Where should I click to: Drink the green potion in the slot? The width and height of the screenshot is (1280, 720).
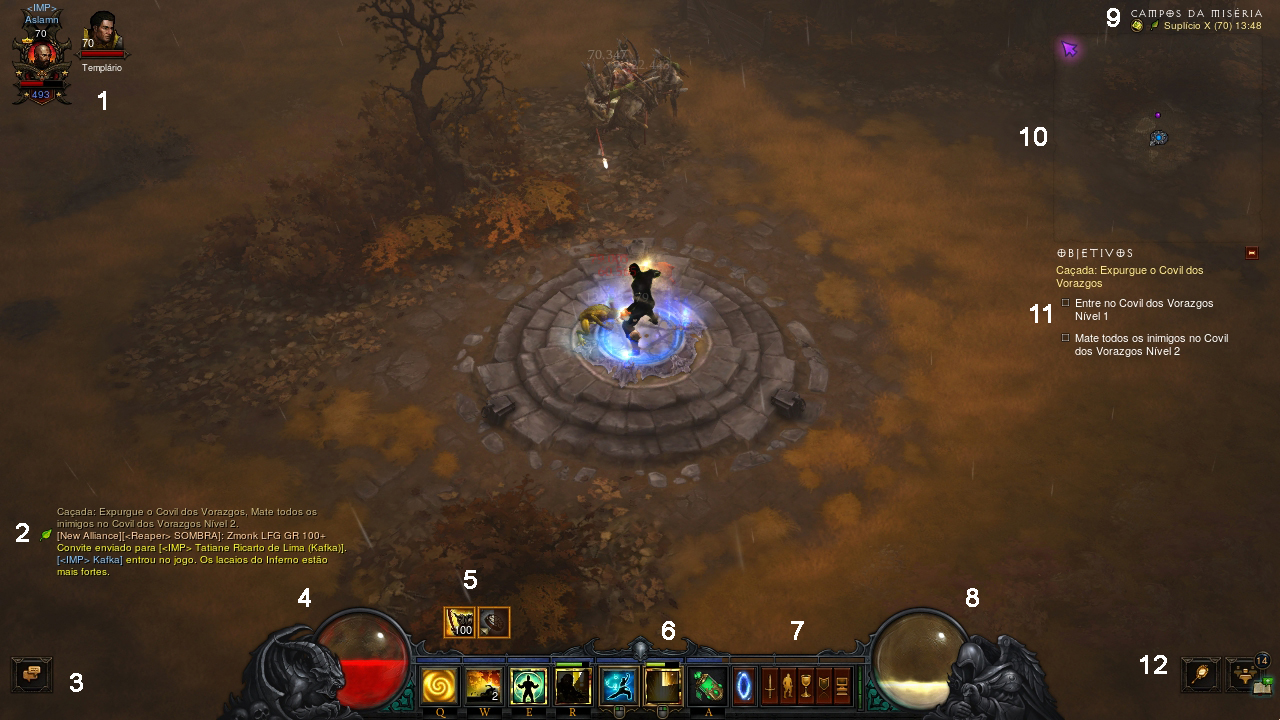[x=708, y=686]
